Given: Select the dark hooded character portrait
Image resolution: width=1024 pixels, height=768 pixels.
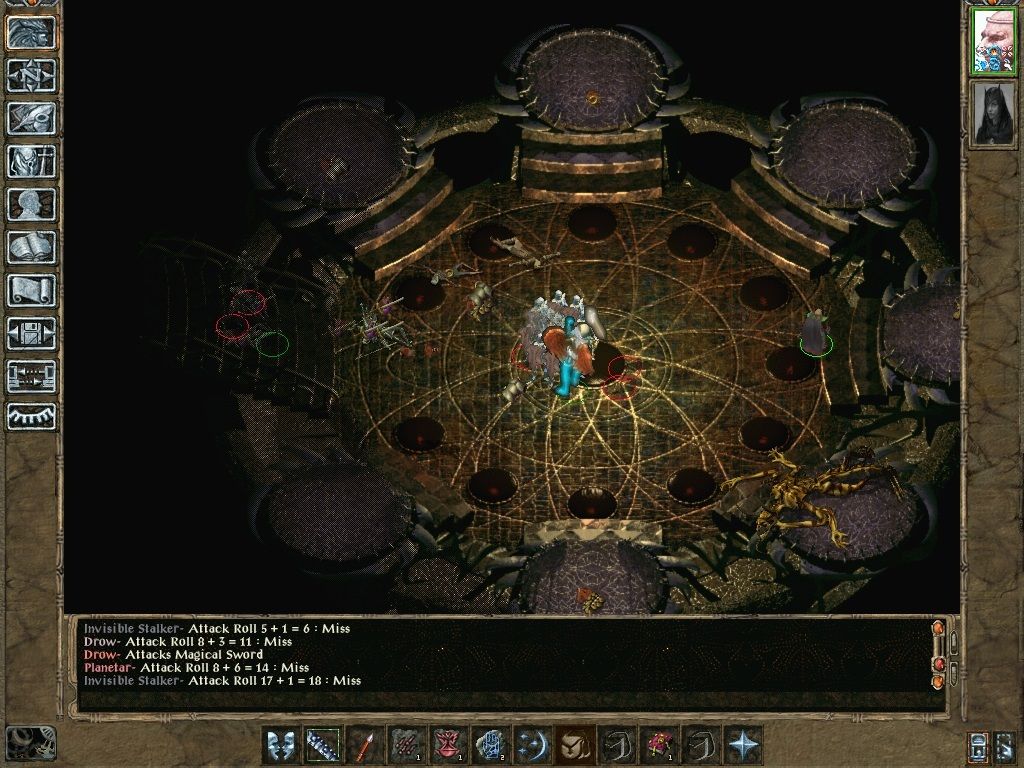Looking at the screenshot, I should pos(994,113).
